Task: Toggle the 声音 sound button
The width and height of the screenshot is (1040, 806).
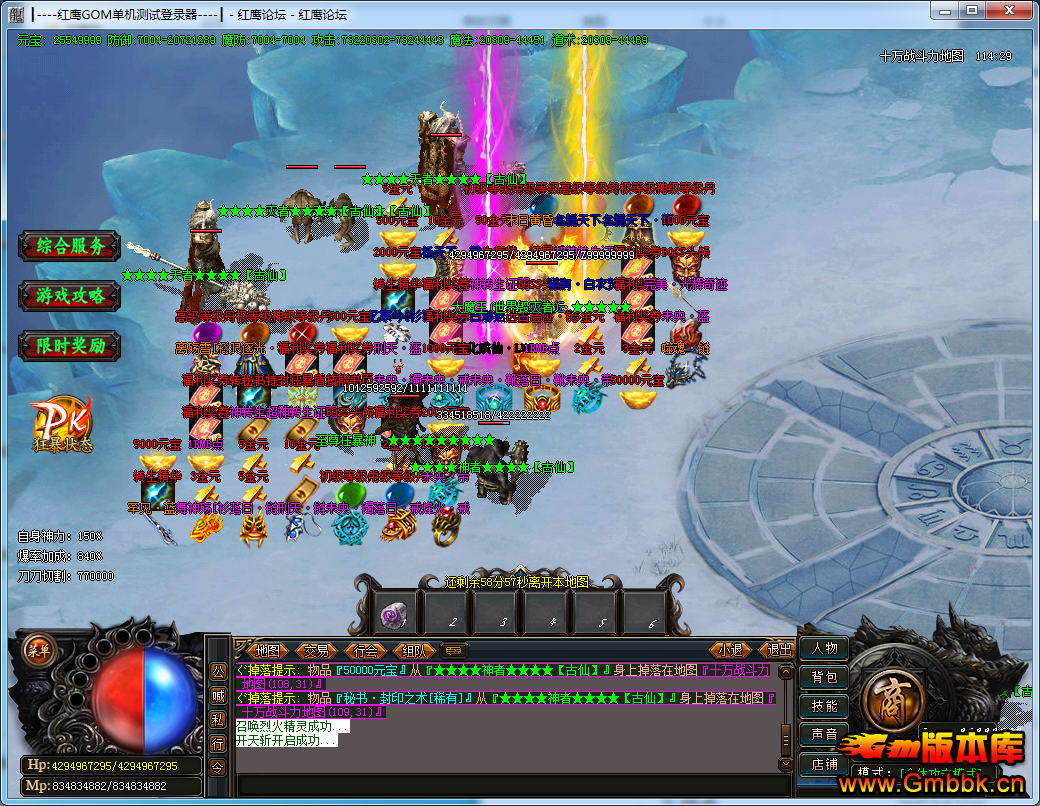Action: 824,735
